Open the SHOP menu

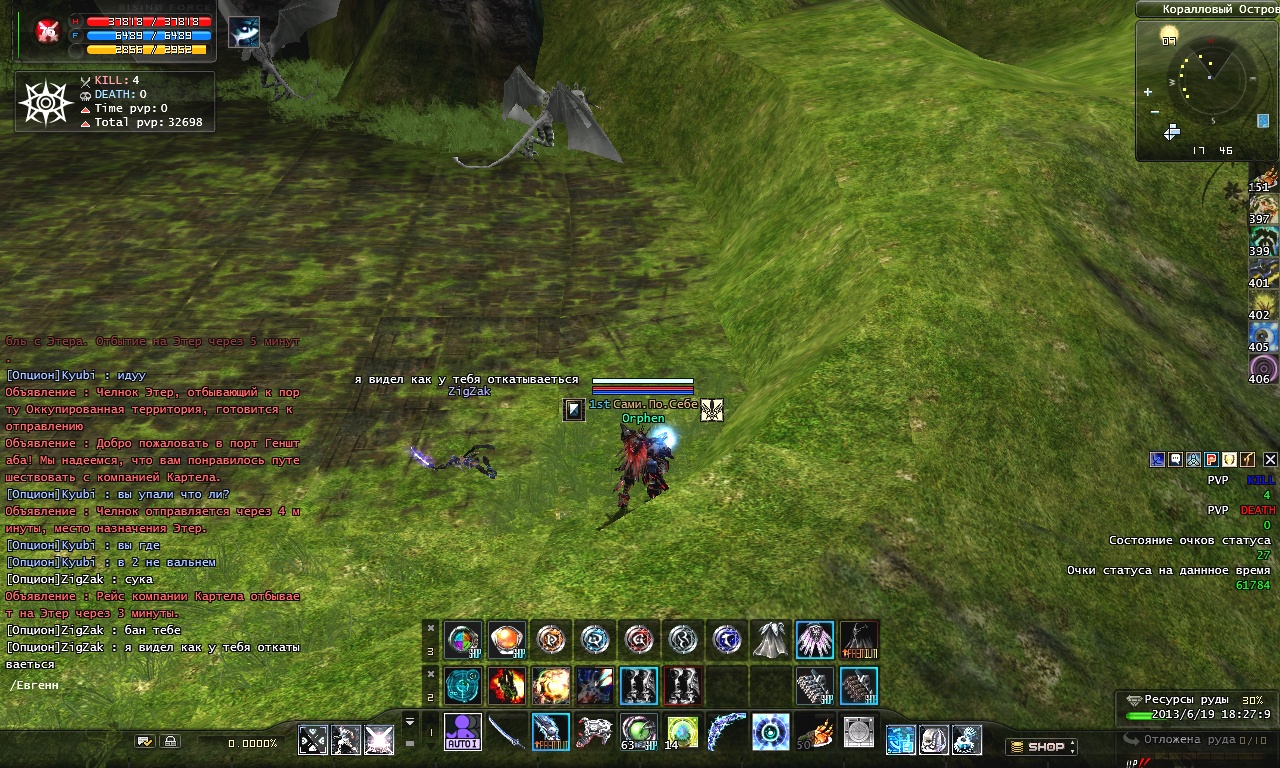(x=1041, y=746)
